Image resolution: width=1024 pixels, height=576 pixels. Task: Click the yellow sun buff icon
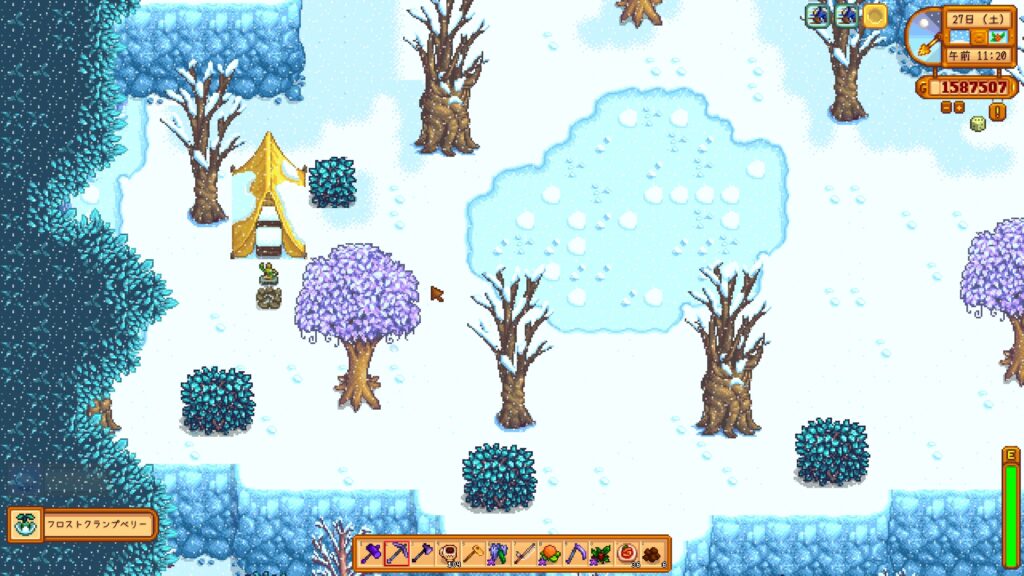[x=875, y=15]
